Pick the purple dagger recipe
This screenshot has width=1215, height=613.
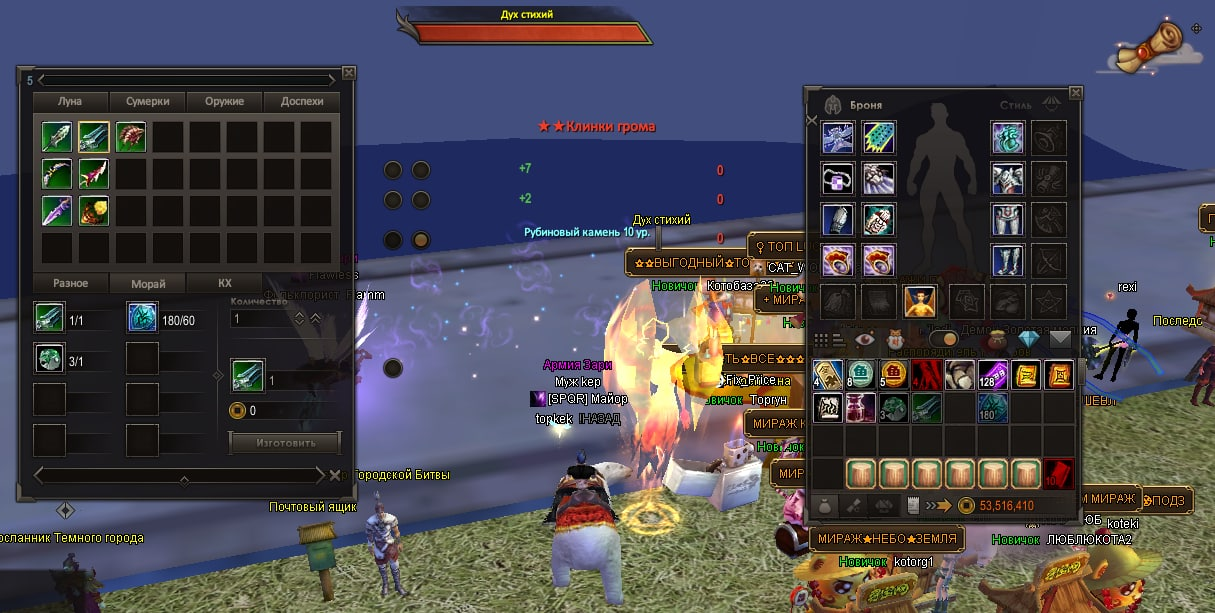(x=57, y=211)
